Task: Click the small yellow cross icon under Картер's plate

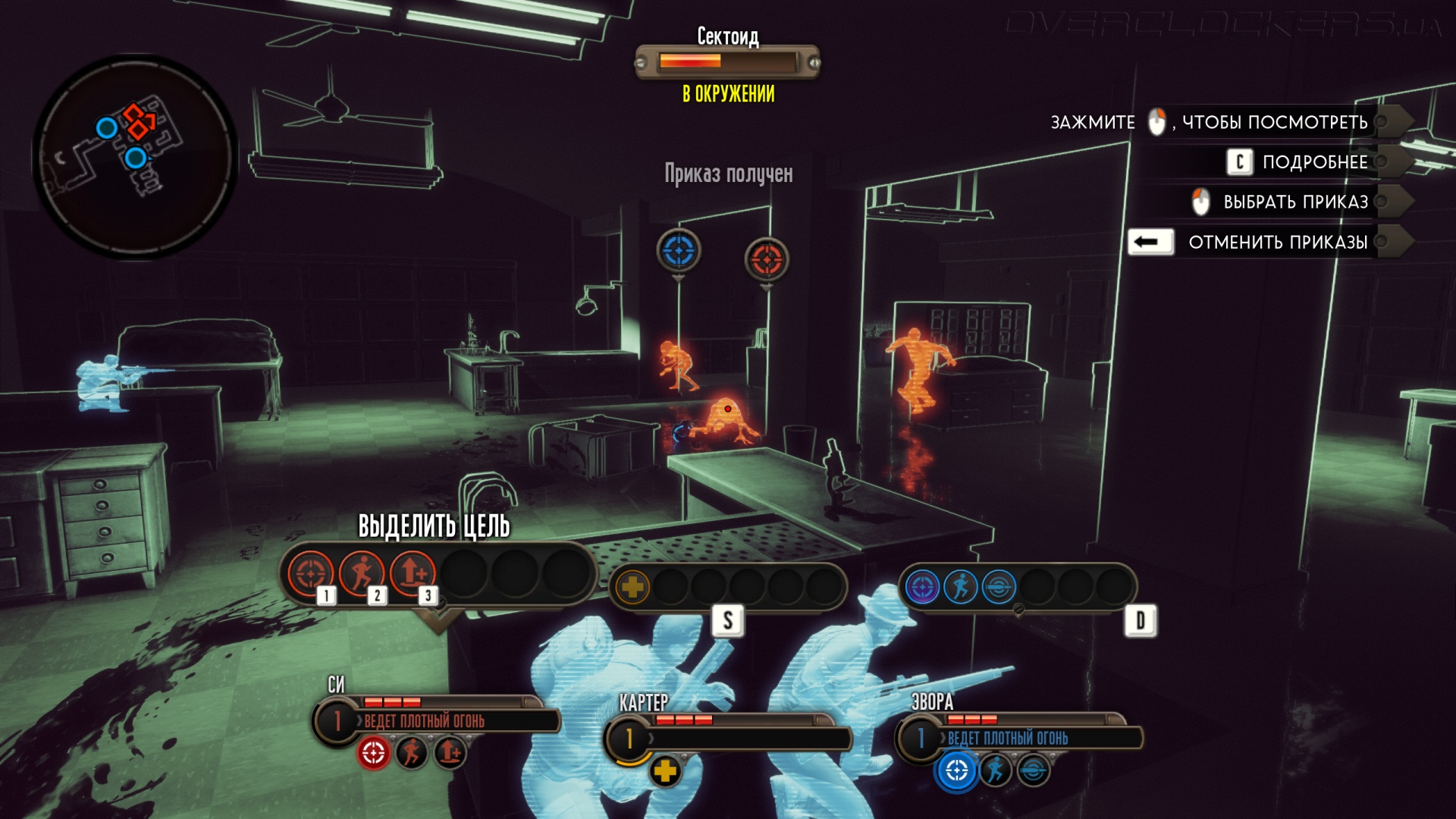Action: pos(665,770)
